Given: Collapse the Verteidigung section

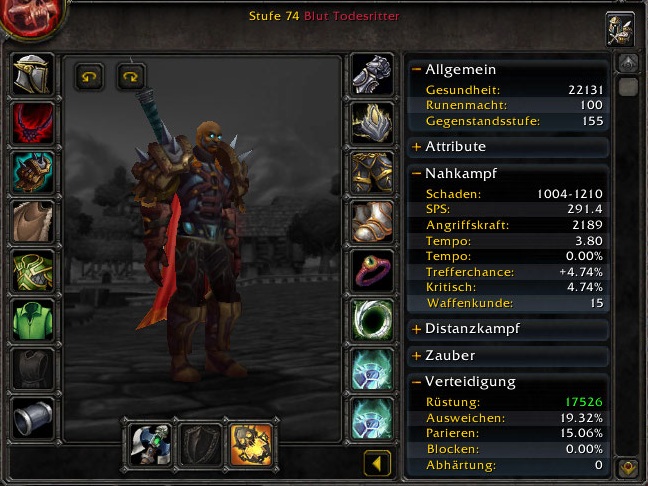Looking at the screenshot, I should (x=417, y=382).
